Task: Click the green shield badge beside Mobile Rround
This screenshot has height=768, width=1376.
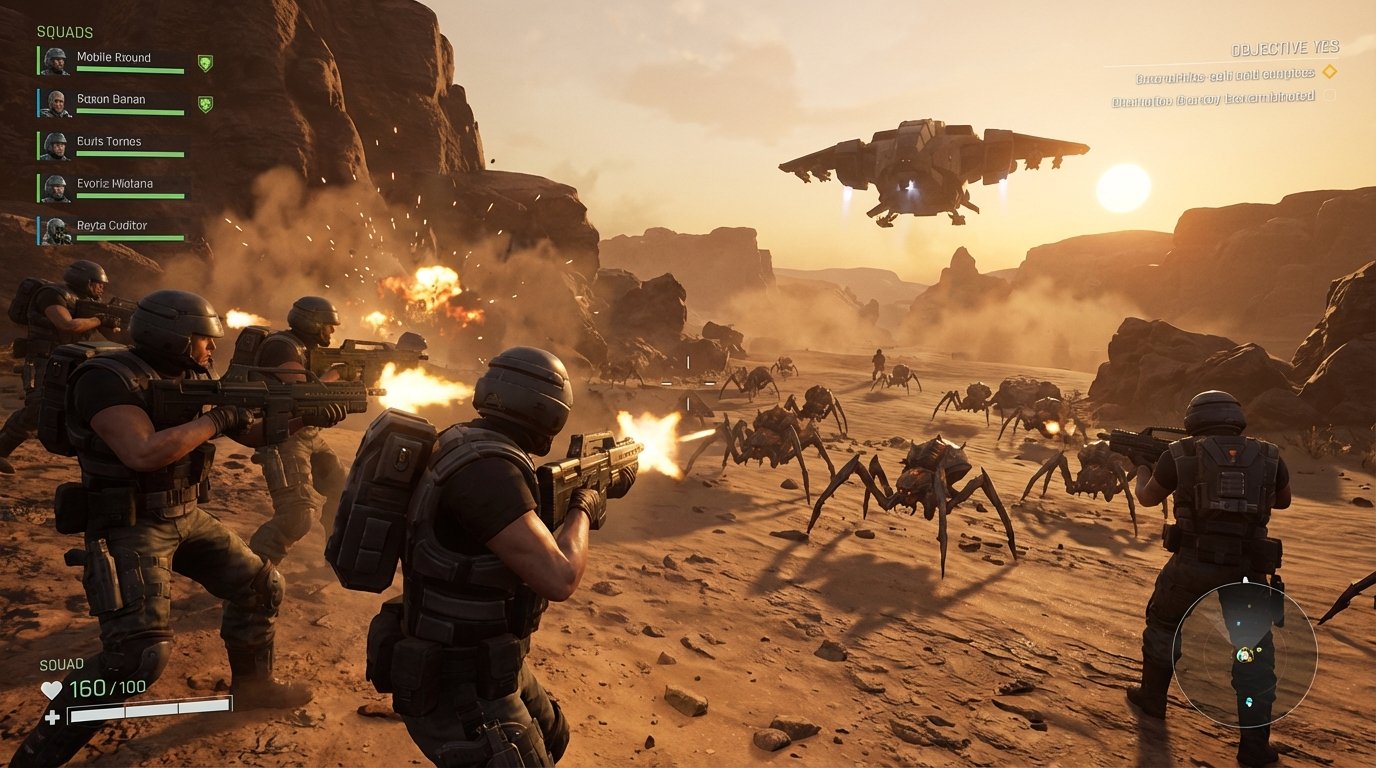Action: 205,60
